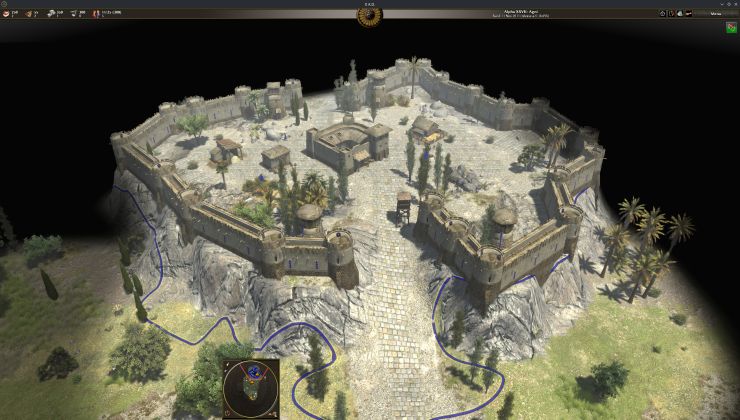Click the metal resource icon
740x420 pixels.
click(x=73, y=14)
